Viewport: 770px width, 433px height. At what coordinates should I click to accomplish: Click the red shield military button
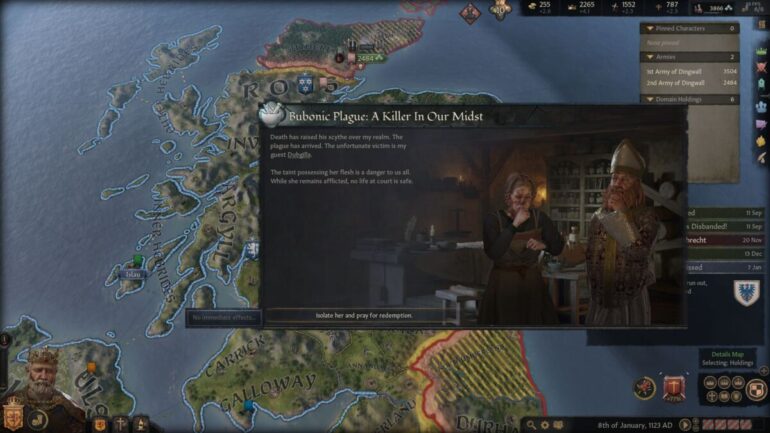tap(675, 387)
